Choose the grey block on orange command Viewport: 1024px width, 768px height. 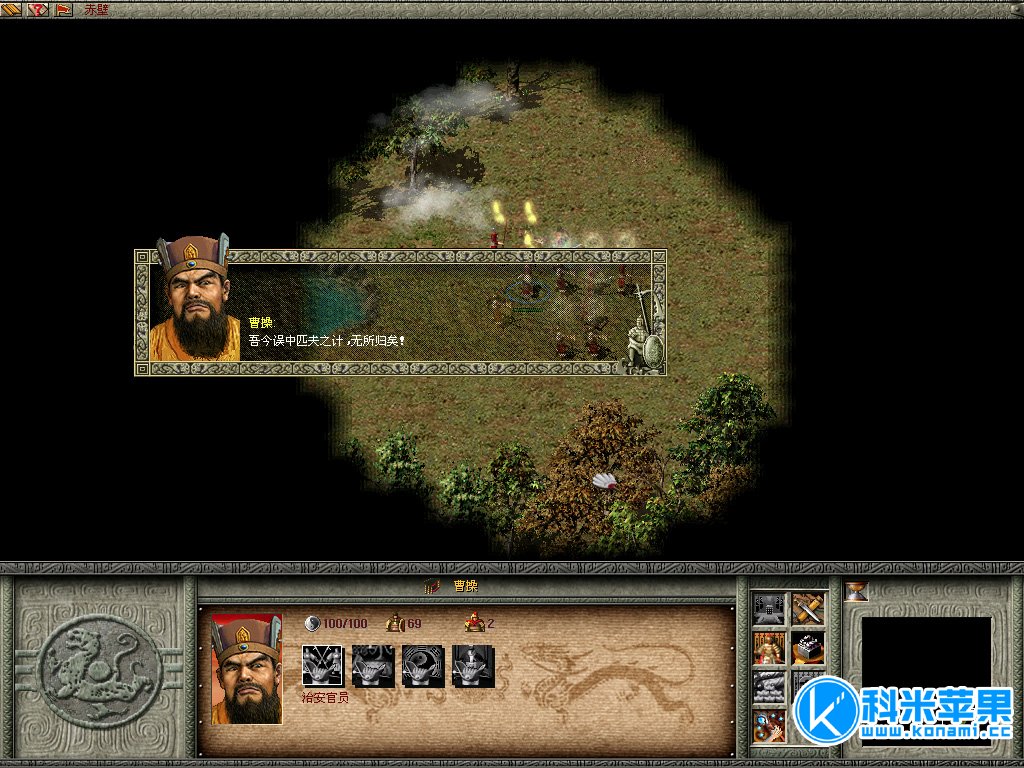tap(808, 648)
